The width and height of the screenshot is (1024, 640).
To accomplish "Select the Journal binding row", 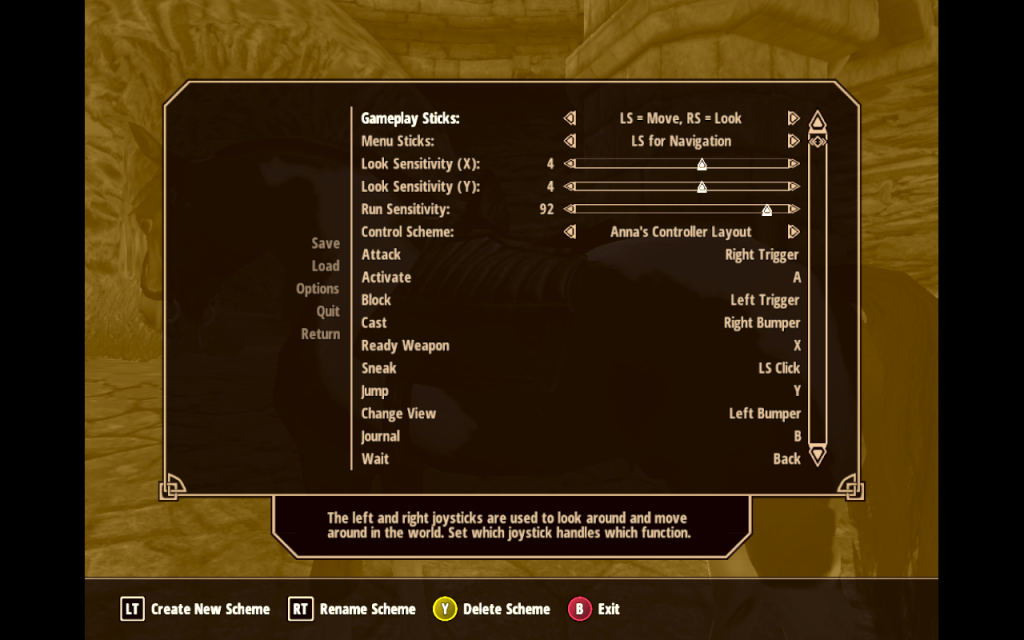I will pos(580,436).
